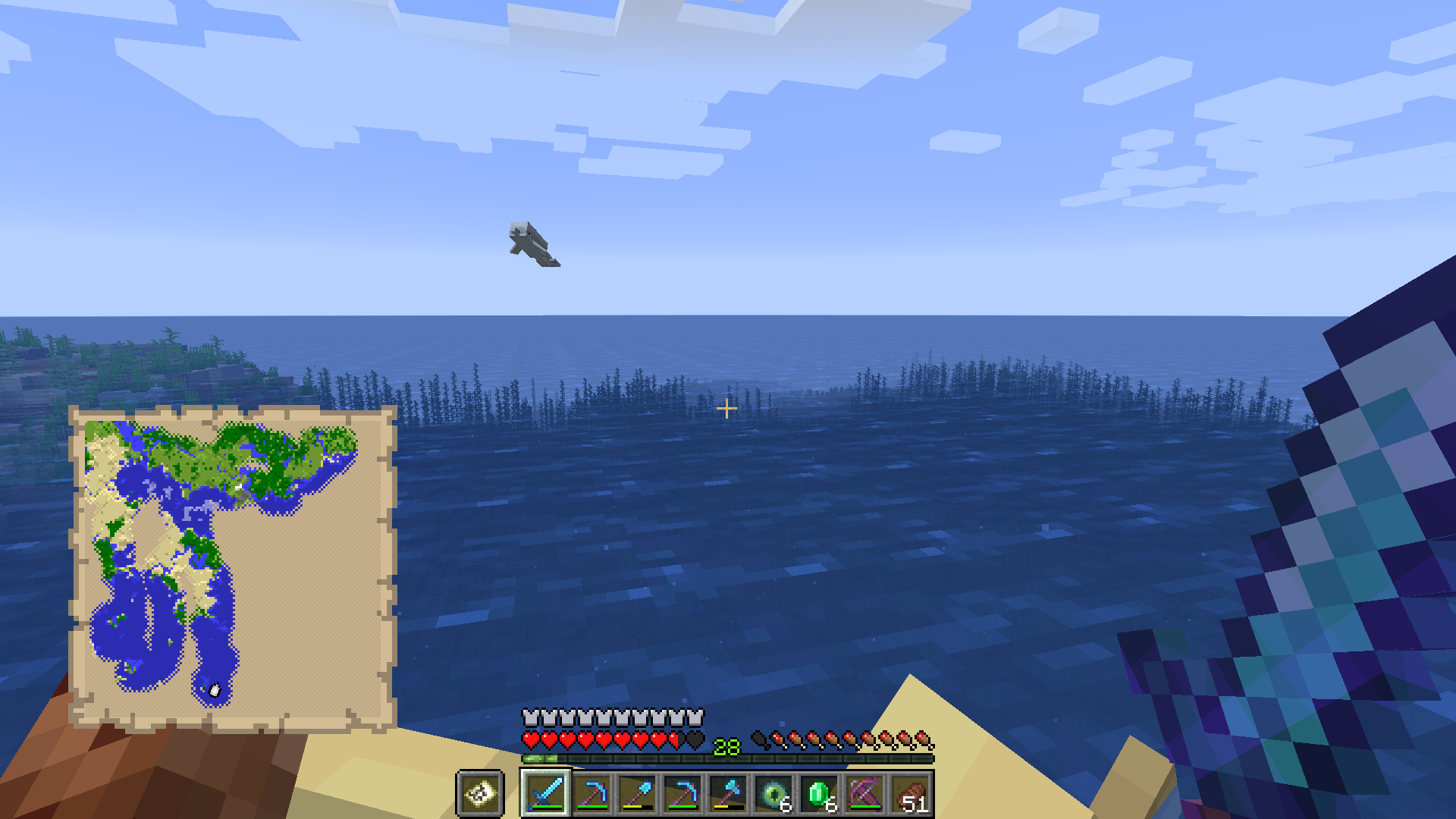Click the off-hand map item slot
Image resolution: width=1456 pixels, height=819 pixels.
click(x=480, y=793)
